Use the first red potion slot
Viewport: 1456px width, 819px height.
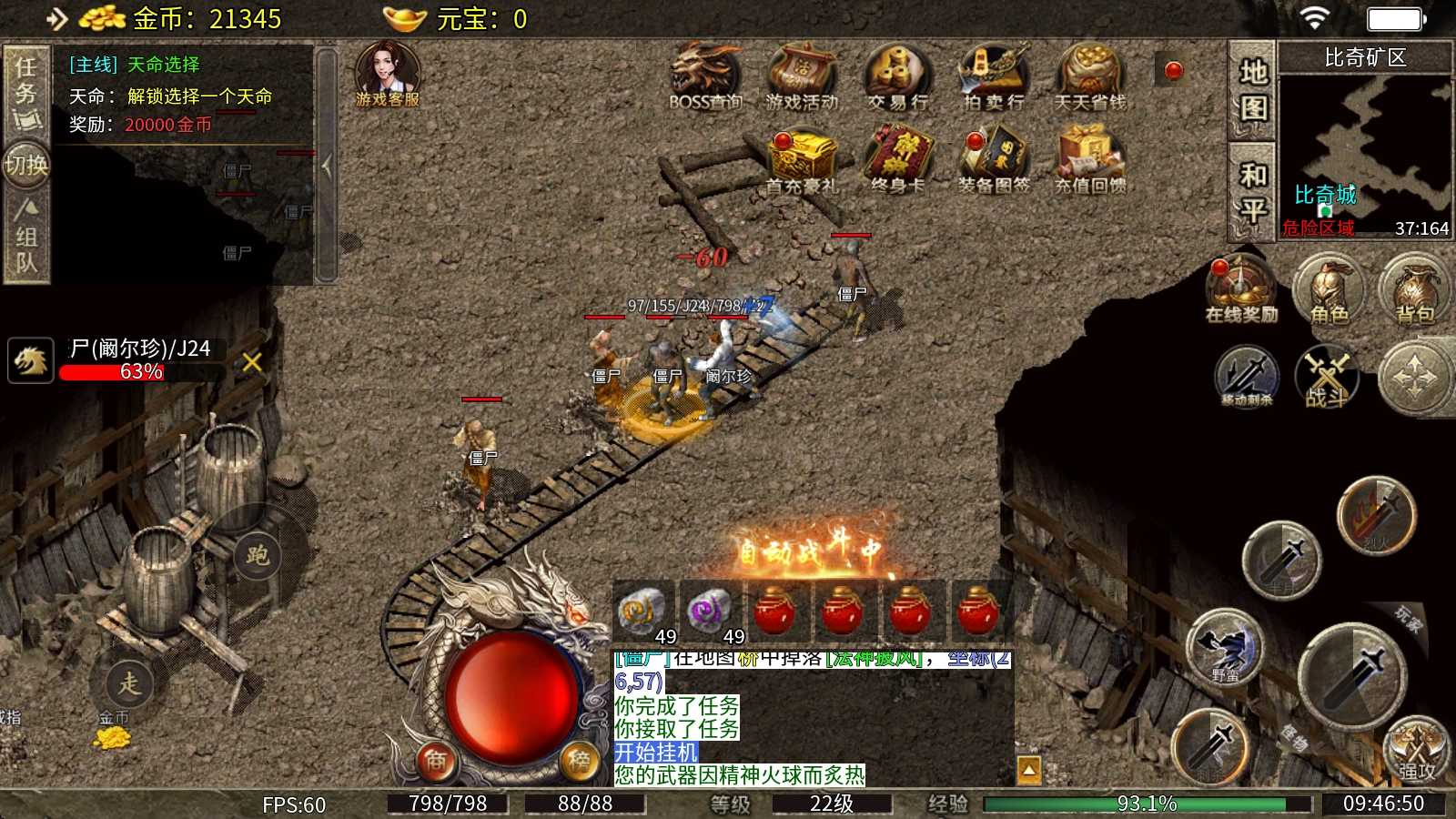(774, 611)
